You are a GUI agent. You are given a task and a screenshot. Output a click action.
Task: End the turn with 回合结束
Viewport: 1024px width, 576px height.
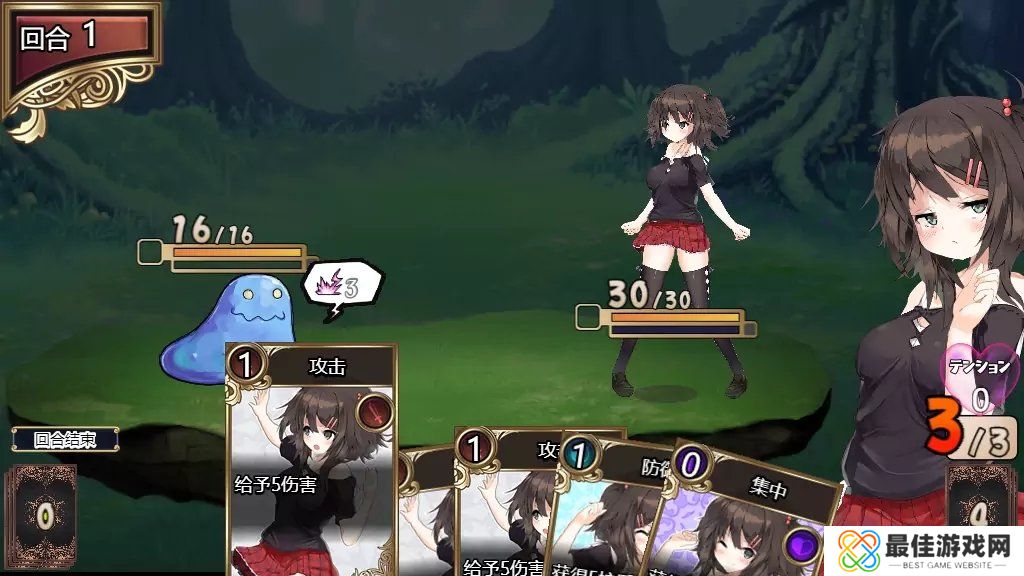point(65,440)
